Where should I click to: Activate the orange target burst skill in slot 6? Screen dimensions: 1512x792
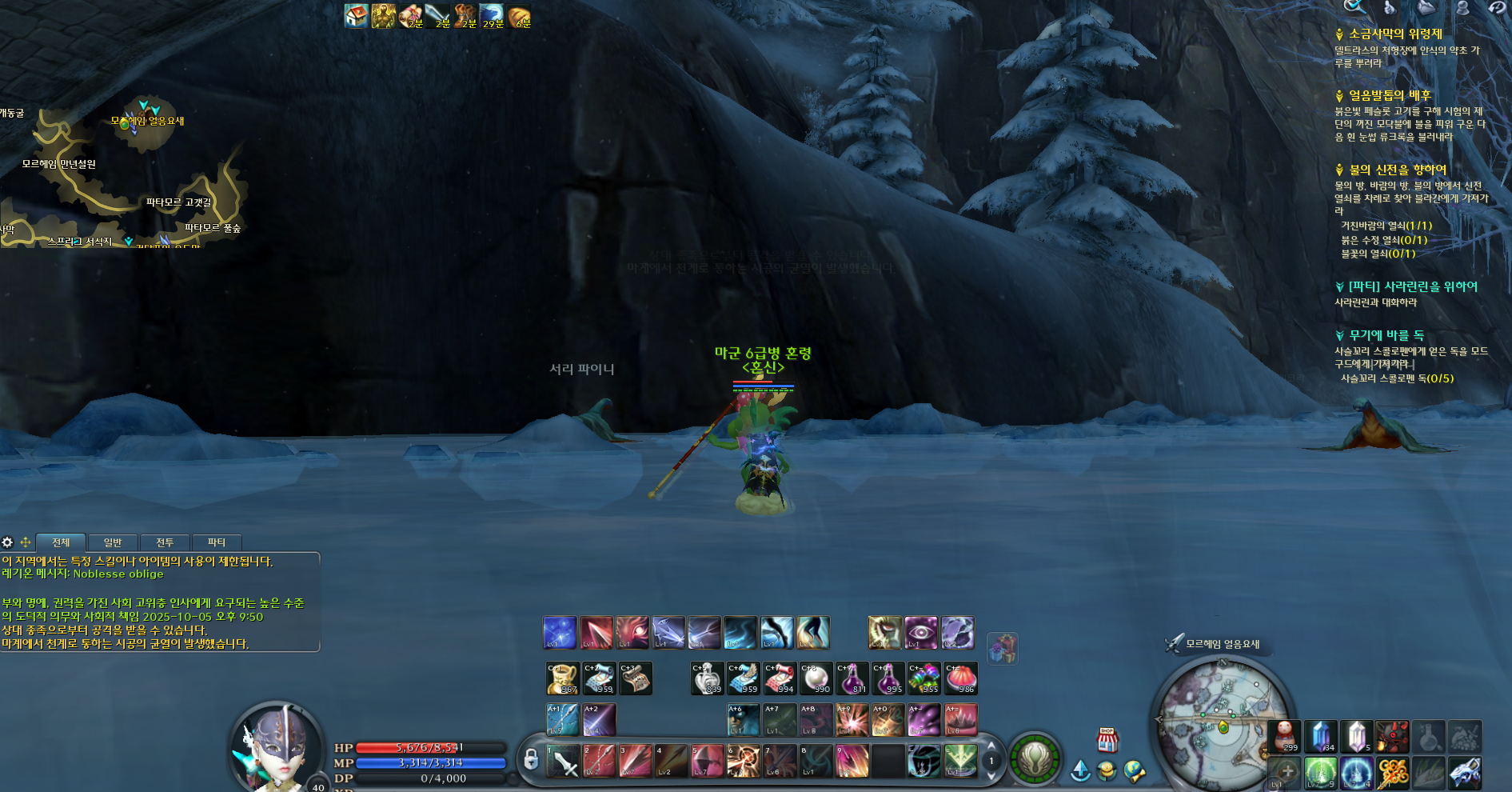743,761
